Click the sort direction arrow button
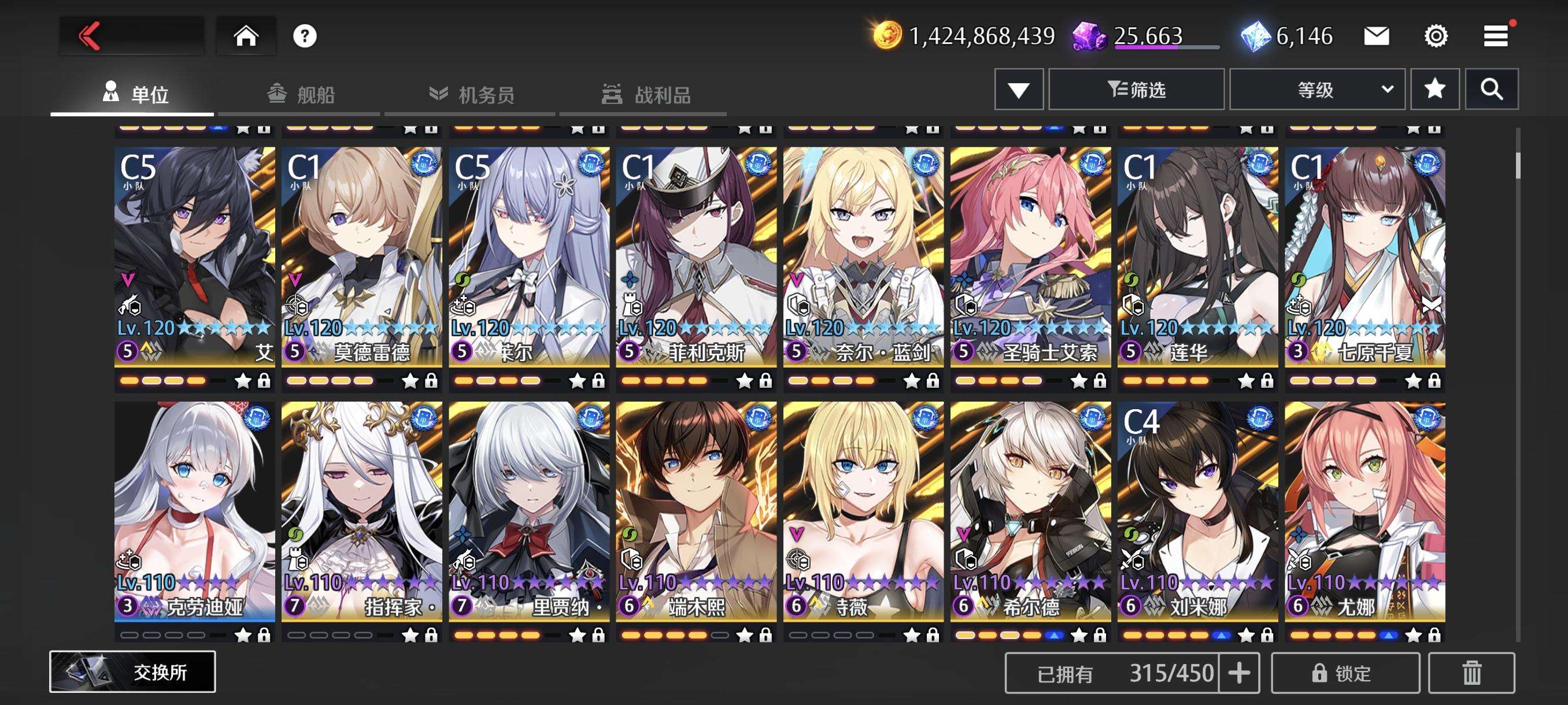1568x705 pixels. tap(1018, 89)
